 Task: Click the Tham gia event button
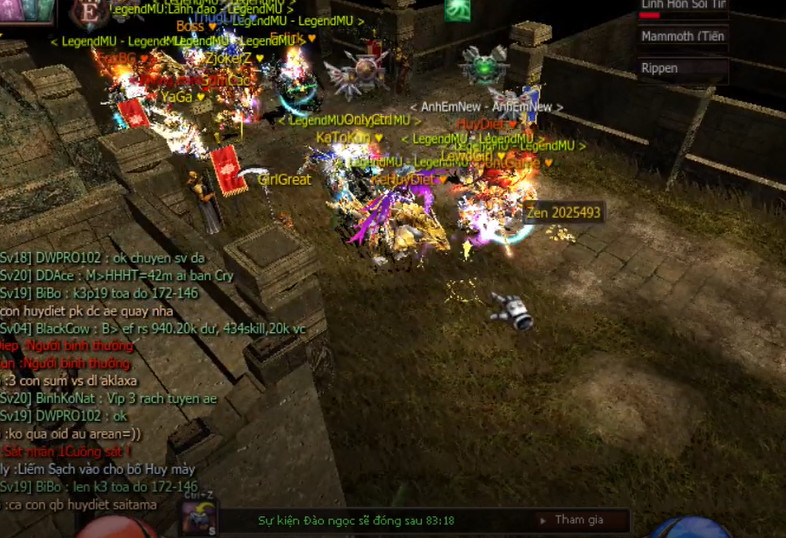coord(579,520)
